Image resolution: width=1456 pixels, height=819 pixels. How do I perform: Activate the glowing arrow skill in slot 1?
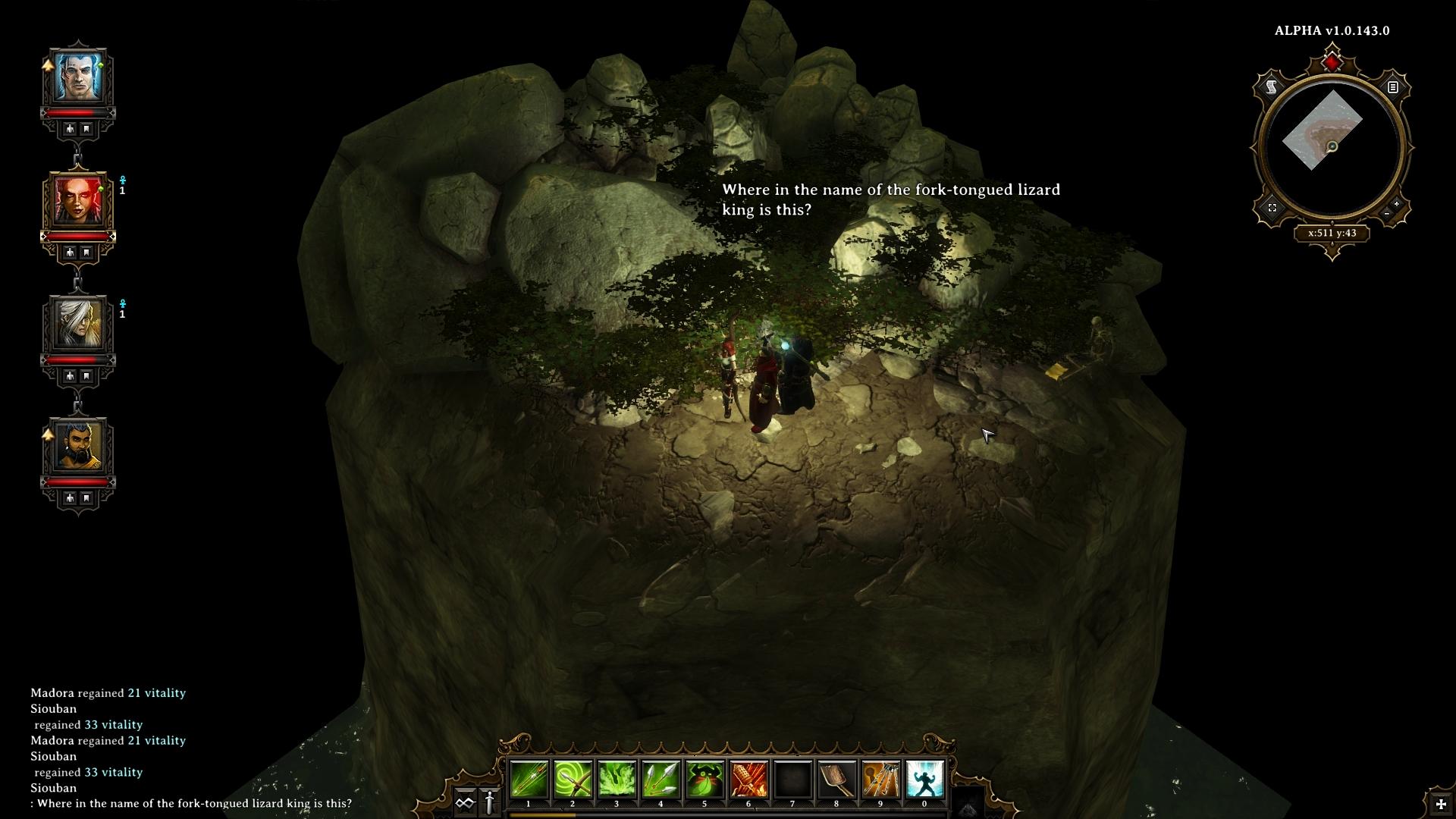tap(529, 780)
